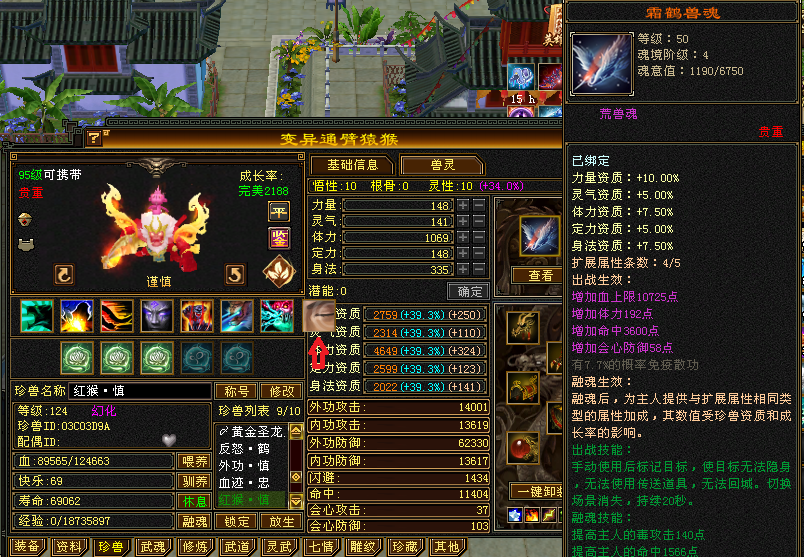This screenshot has height=557, width=804.
Task: Click the 查看 button under the feather soul
Action: 540,275
